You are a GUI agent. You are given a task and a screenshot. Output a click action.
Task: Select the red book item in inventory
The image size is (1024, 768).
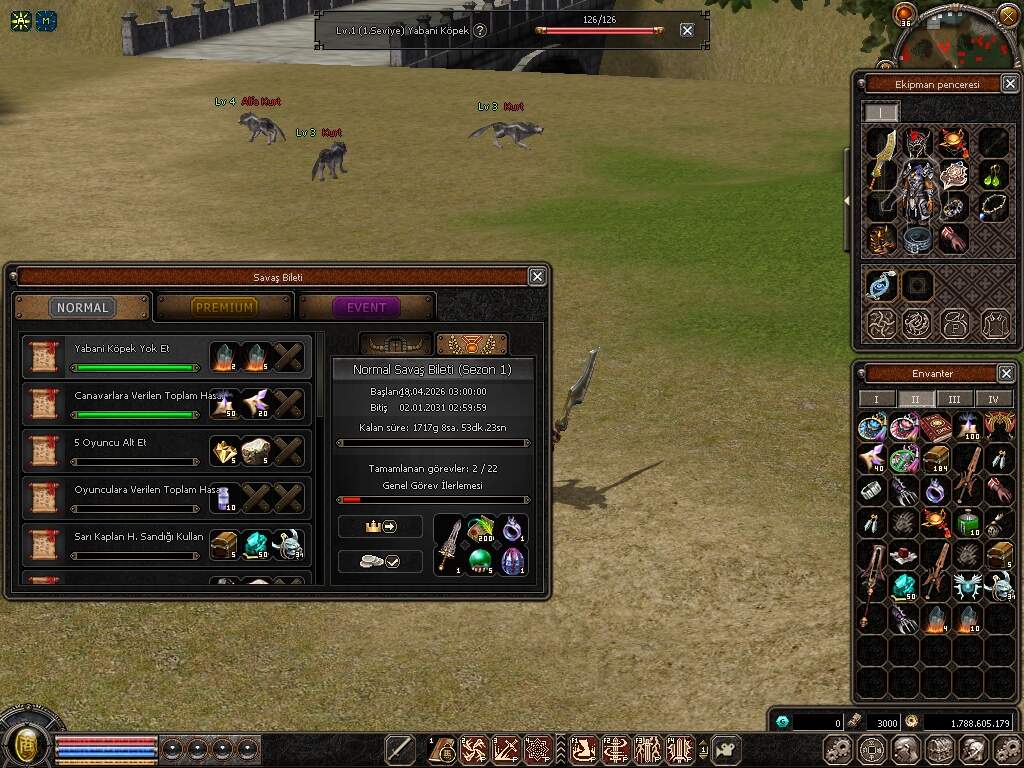(x=935, y=428)
